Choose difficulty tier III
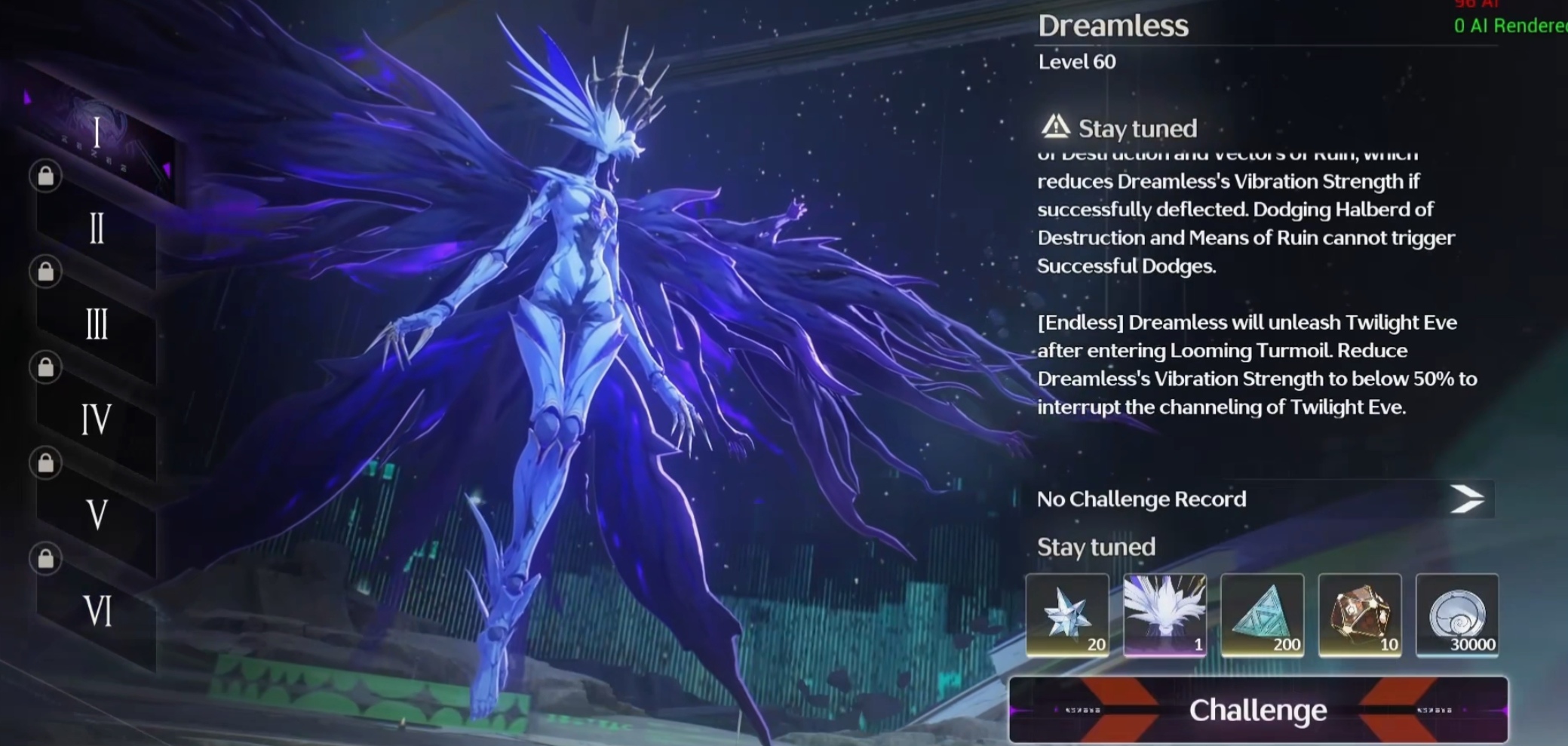The width and height of the screenshot is (1568, 746). pyautogui.click(x=97, y=324)
